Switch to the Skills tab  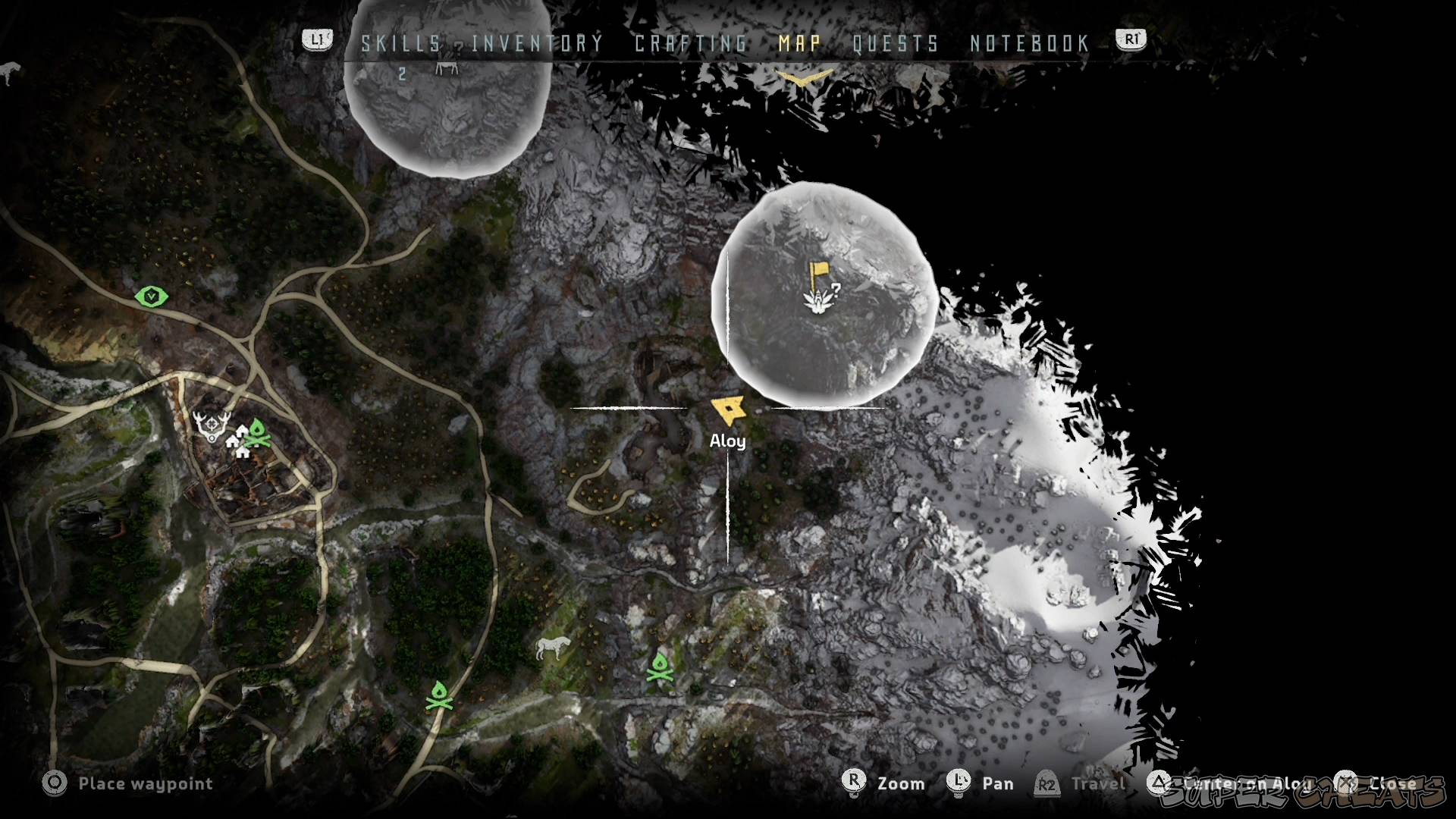tap(400, 44)
